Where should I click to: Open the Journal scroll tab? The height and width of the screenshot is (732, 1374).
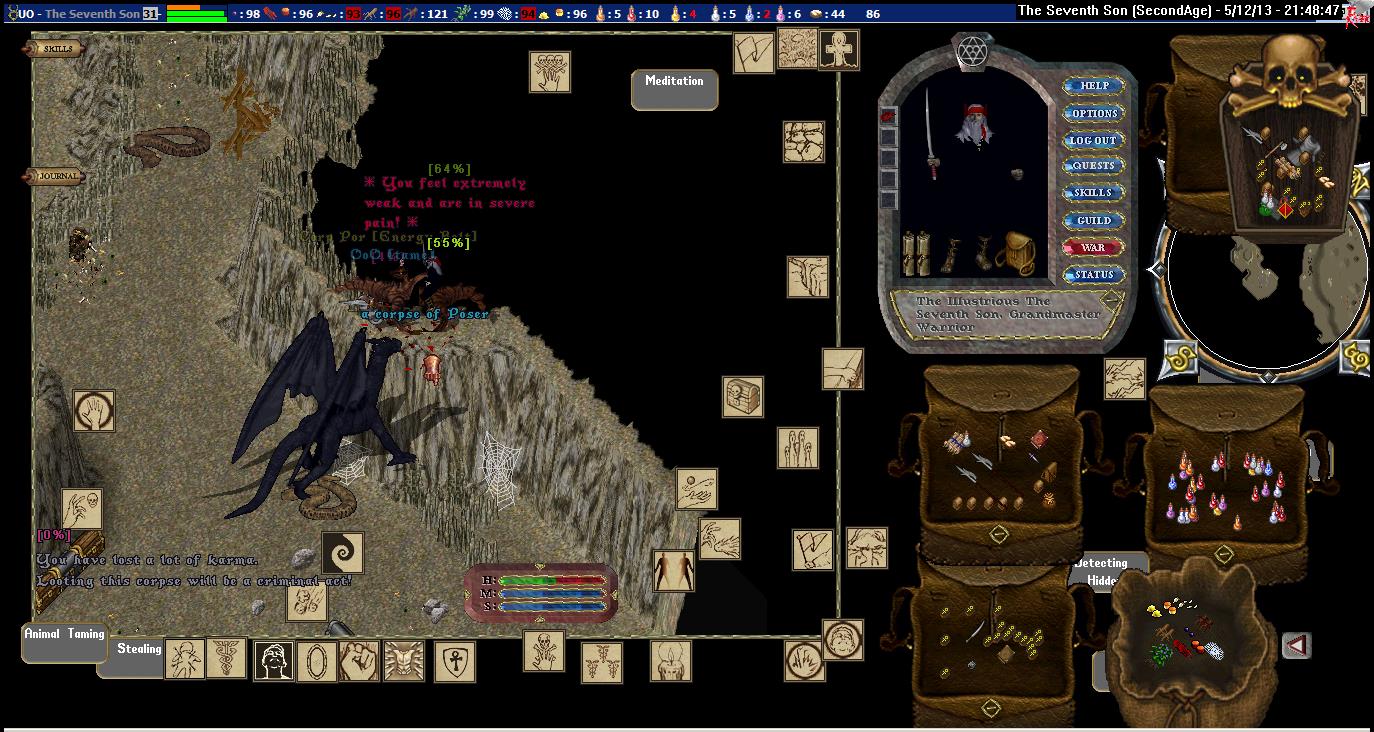[x=56, y=177]
